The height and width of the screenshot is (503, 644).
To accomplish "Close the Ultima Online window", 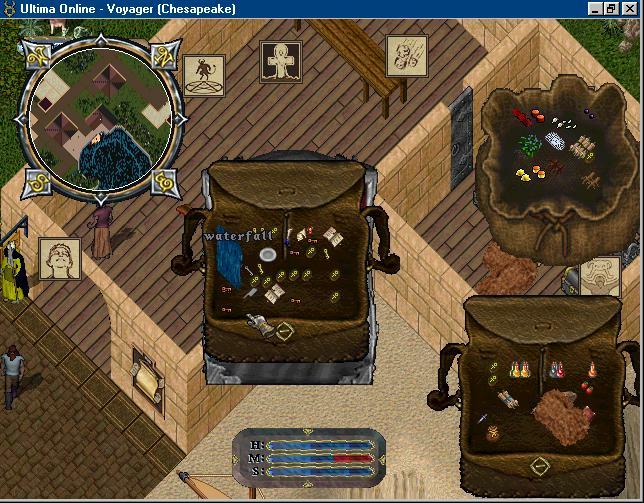I will 632,8.
